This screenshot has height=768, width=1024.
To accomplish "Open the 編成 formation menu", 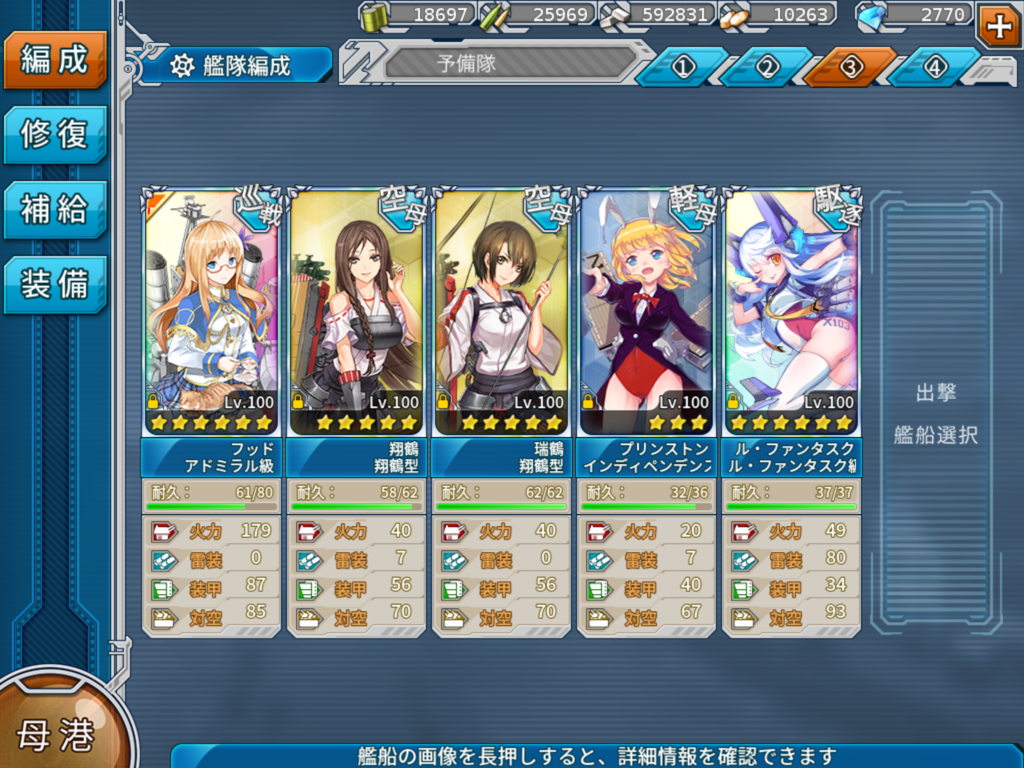I will (x=54, y=59).
